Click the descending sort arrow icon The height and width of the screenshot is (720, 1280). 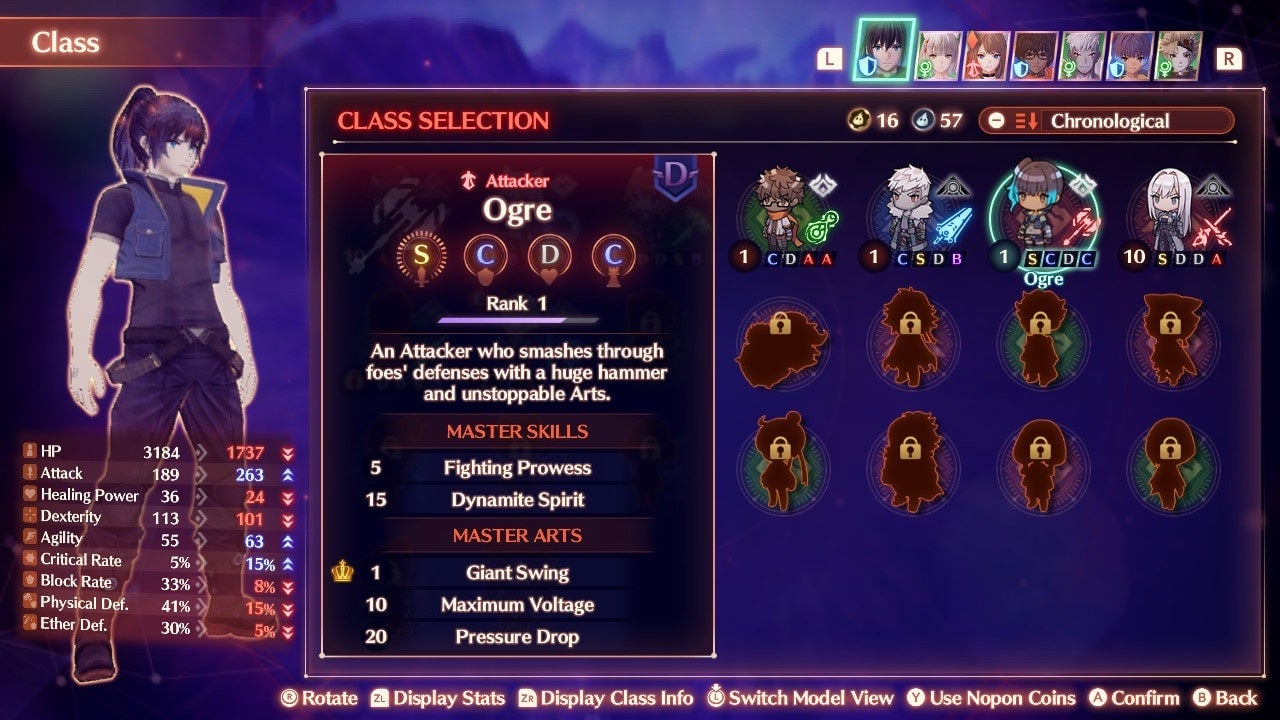(x=1033, y=121)
